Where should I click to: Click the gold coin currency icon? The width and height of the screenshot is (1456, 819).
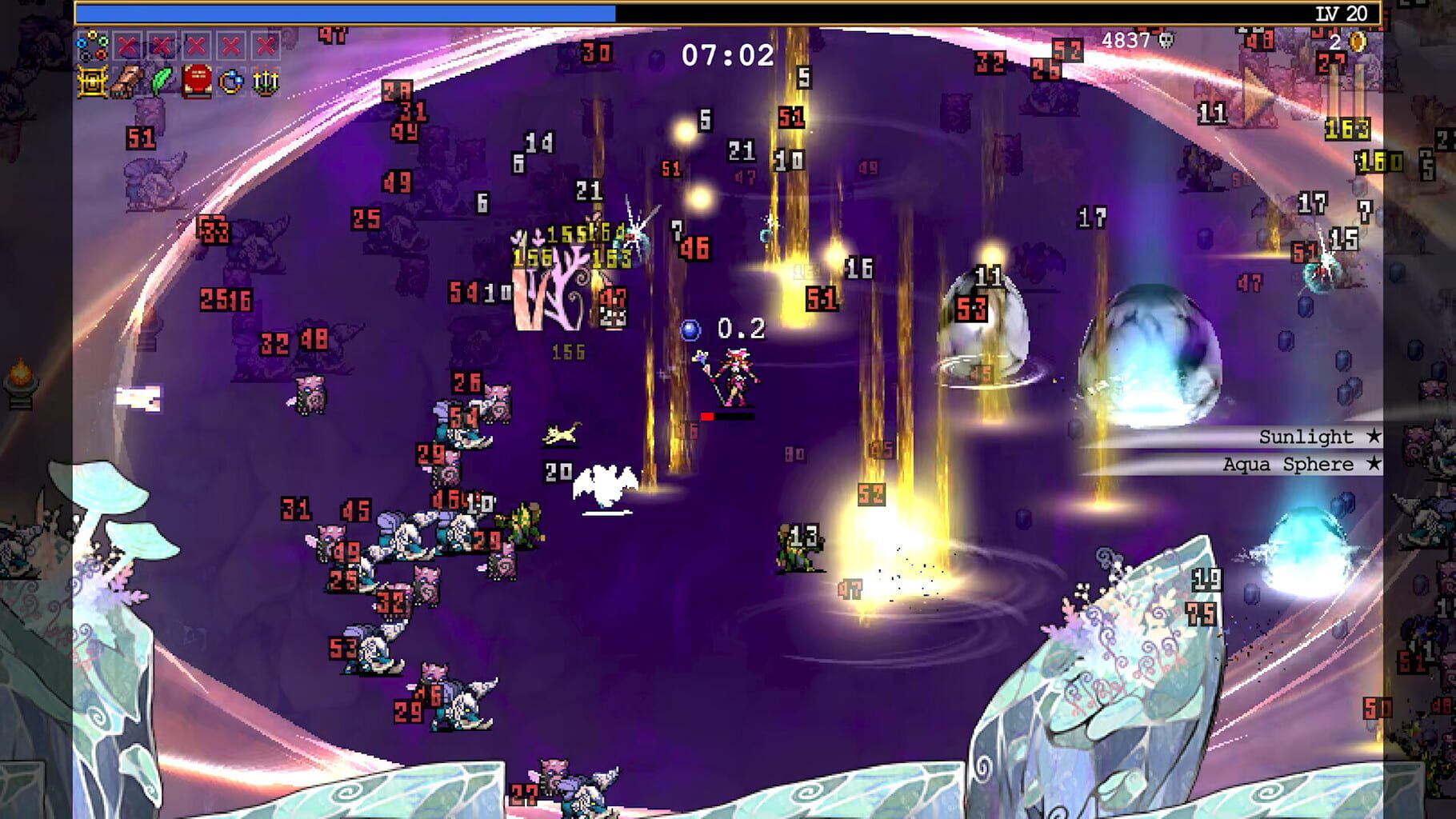coord(1357,42)
